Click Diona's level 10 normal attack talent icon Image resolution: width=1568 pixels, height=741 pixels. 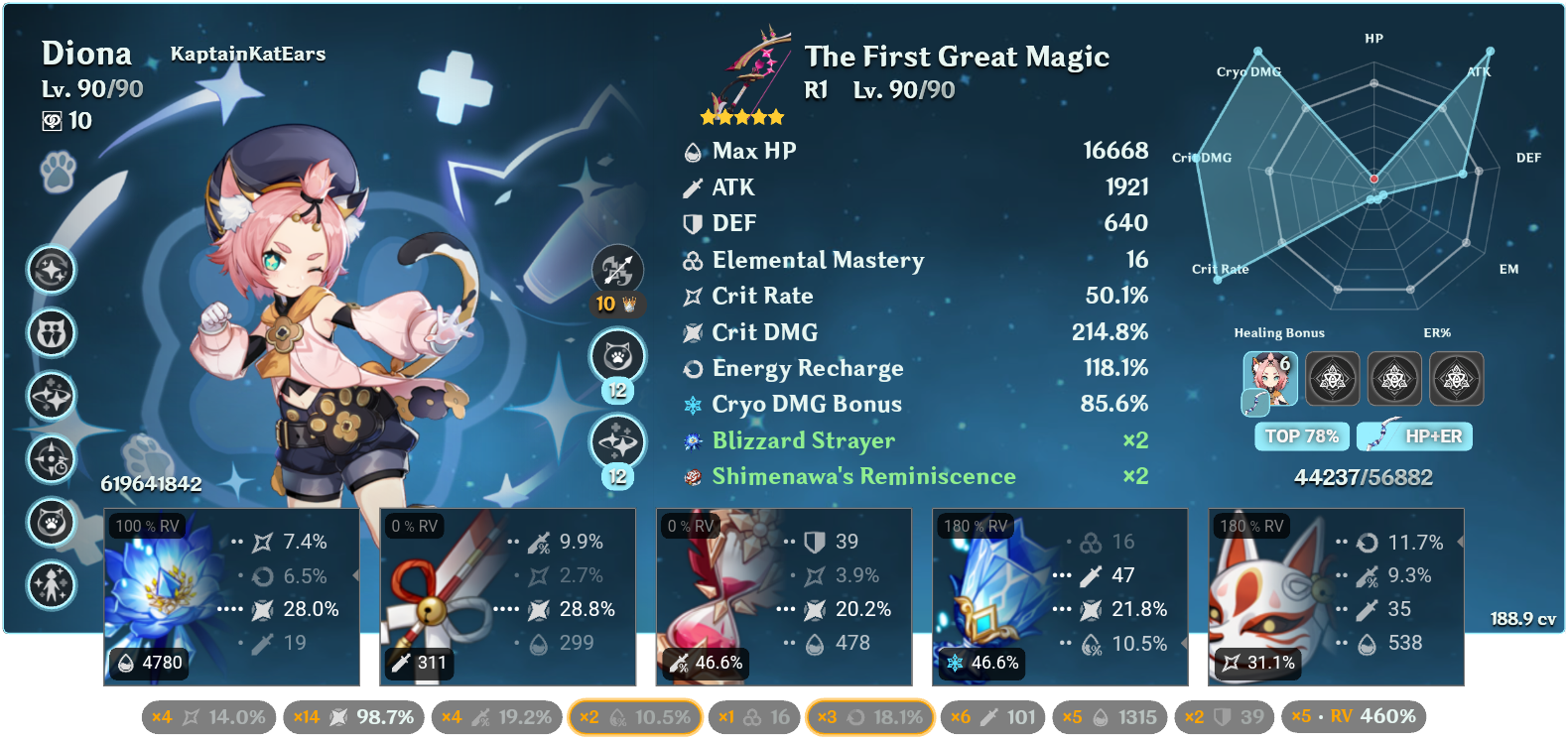617,270
